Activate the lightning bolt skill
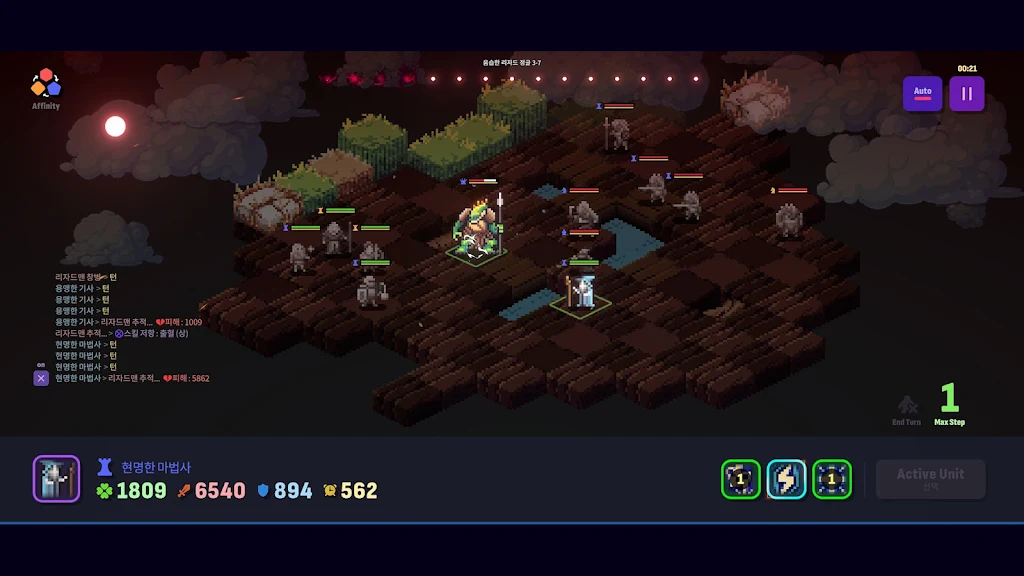This screenshot has height=576, width=1024. [786, 480]
